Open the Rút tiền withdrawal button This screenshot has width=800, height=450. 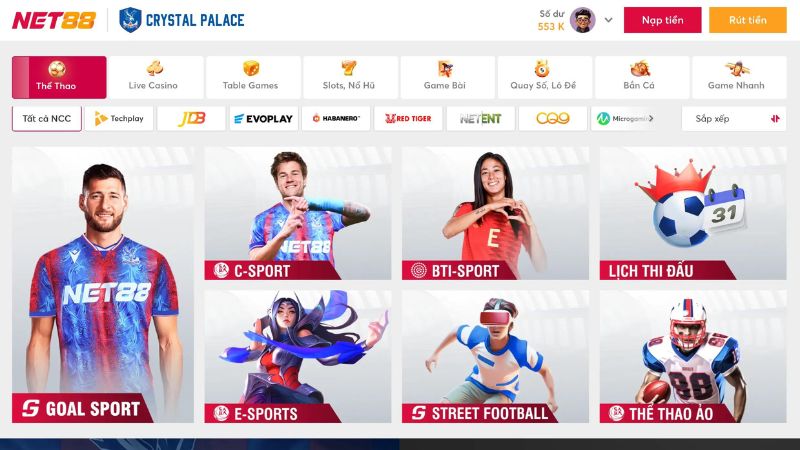747,20
